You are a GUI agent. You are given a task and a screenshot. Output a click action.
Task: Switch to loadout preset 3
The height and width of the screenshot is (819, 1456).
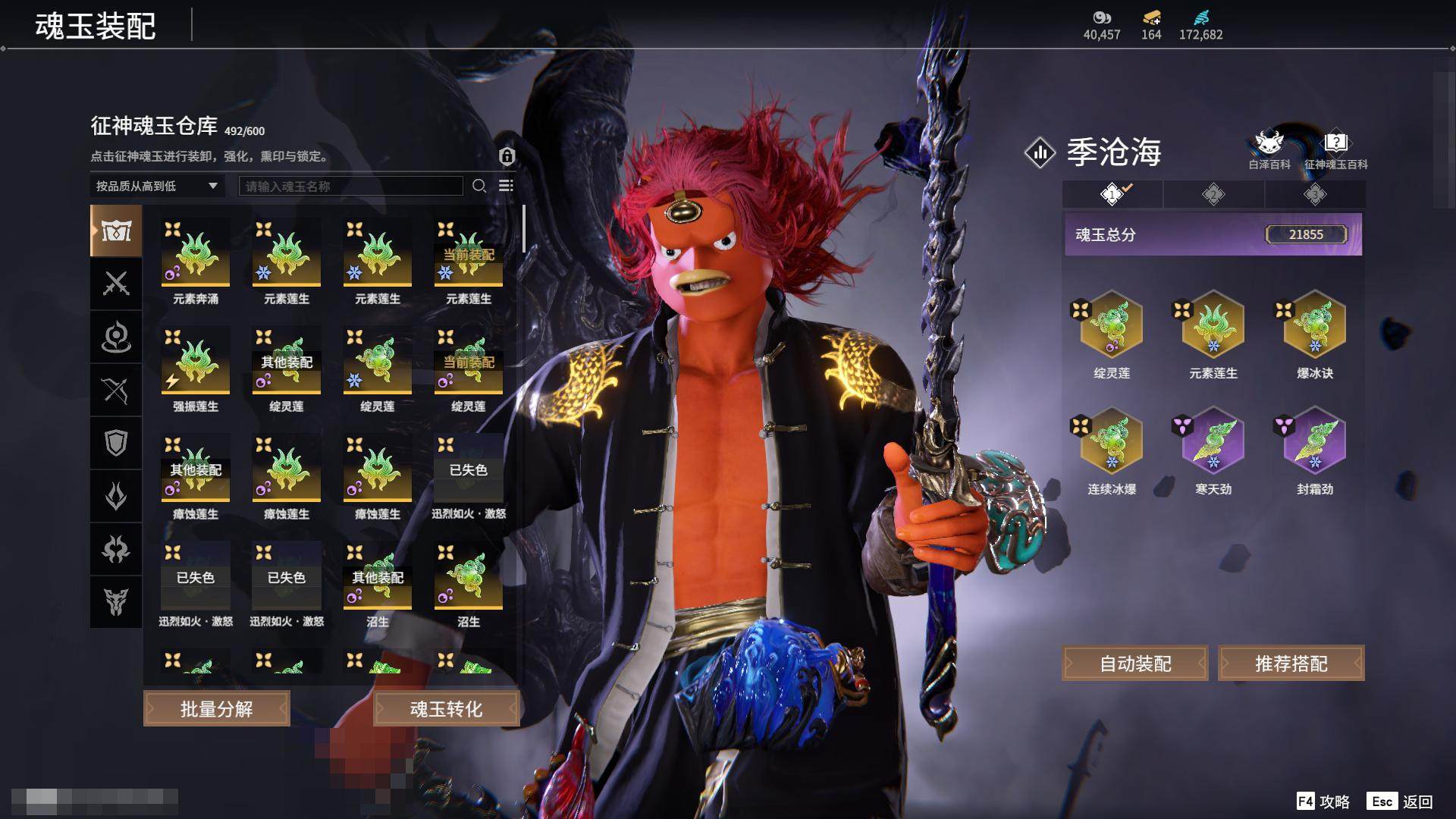pos(1315,195)
